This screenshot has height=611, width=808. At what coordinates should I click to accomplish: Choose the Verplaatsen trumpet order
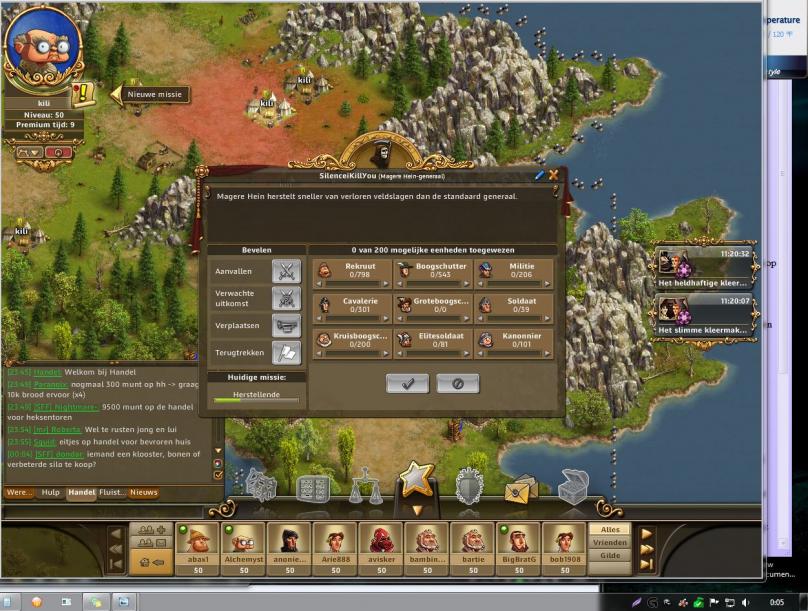click(286, 326)
